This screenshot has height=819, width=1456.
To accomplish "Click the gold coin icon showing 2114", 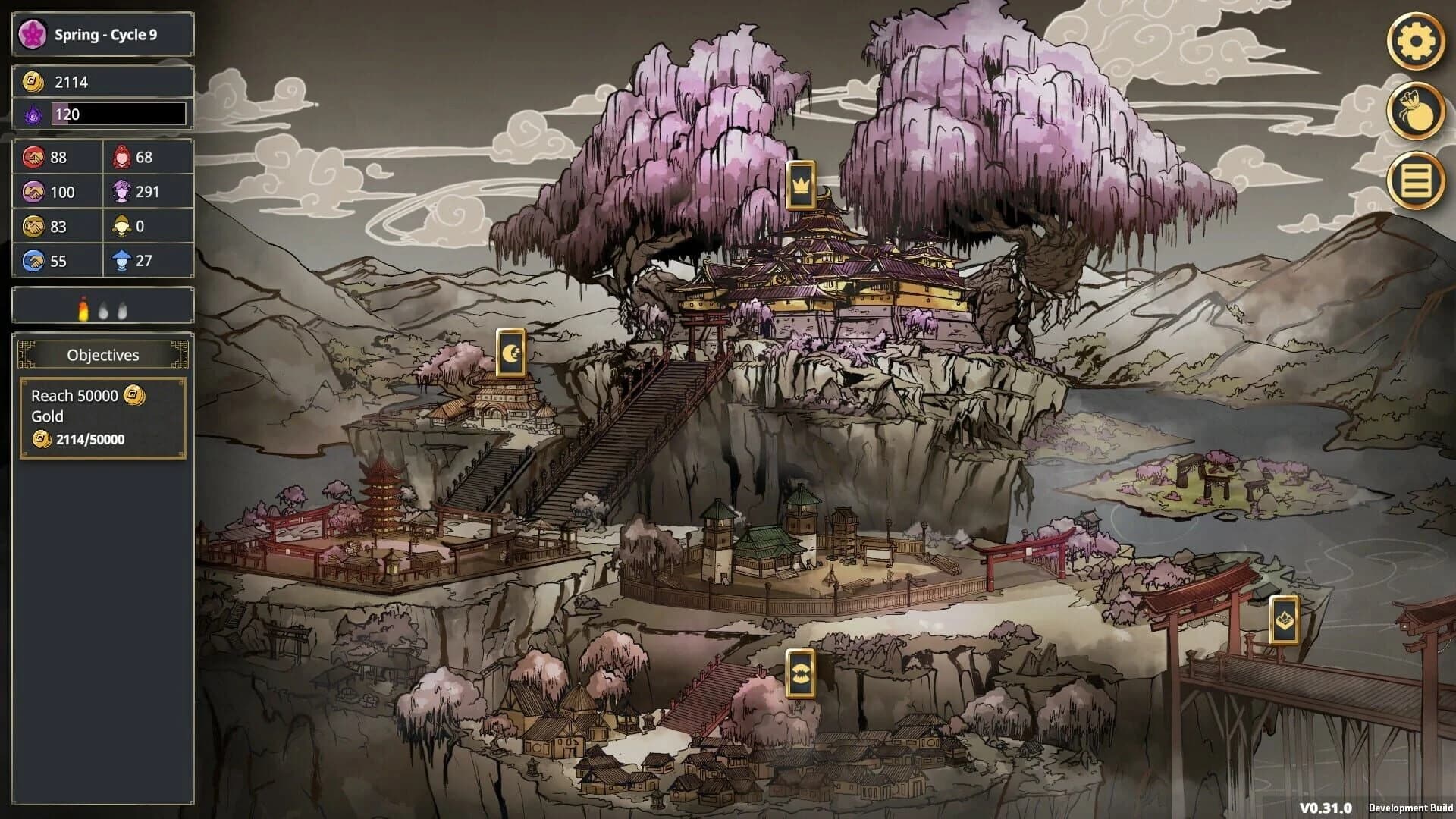I will tap(33, 81).
